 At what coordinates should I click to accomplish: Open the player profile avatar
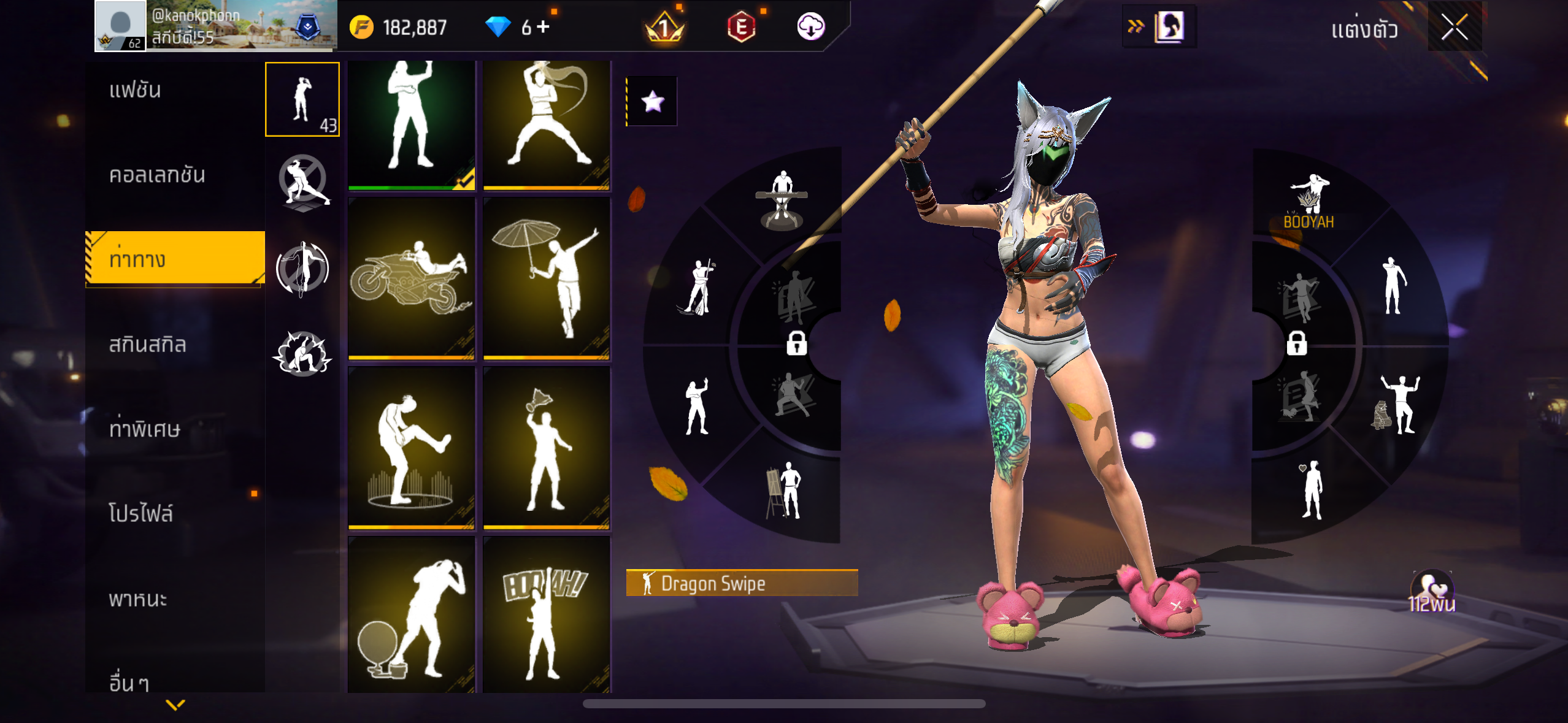[x=121, y=26]
